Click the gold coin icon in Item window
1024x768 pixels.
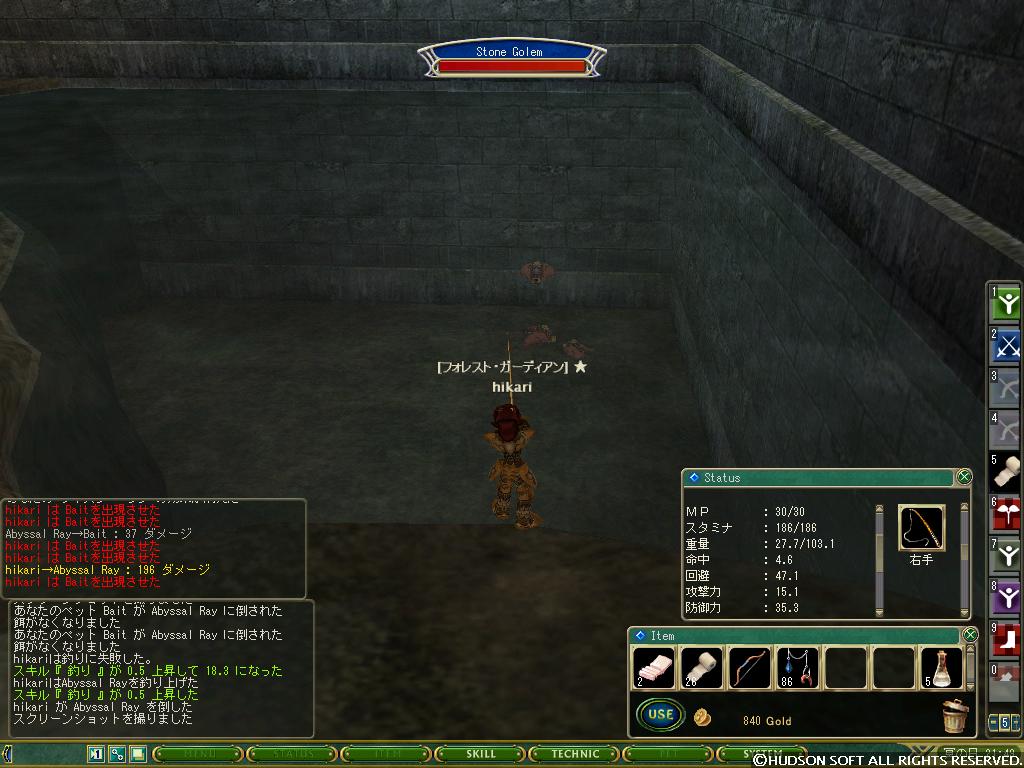coord(702,718)
